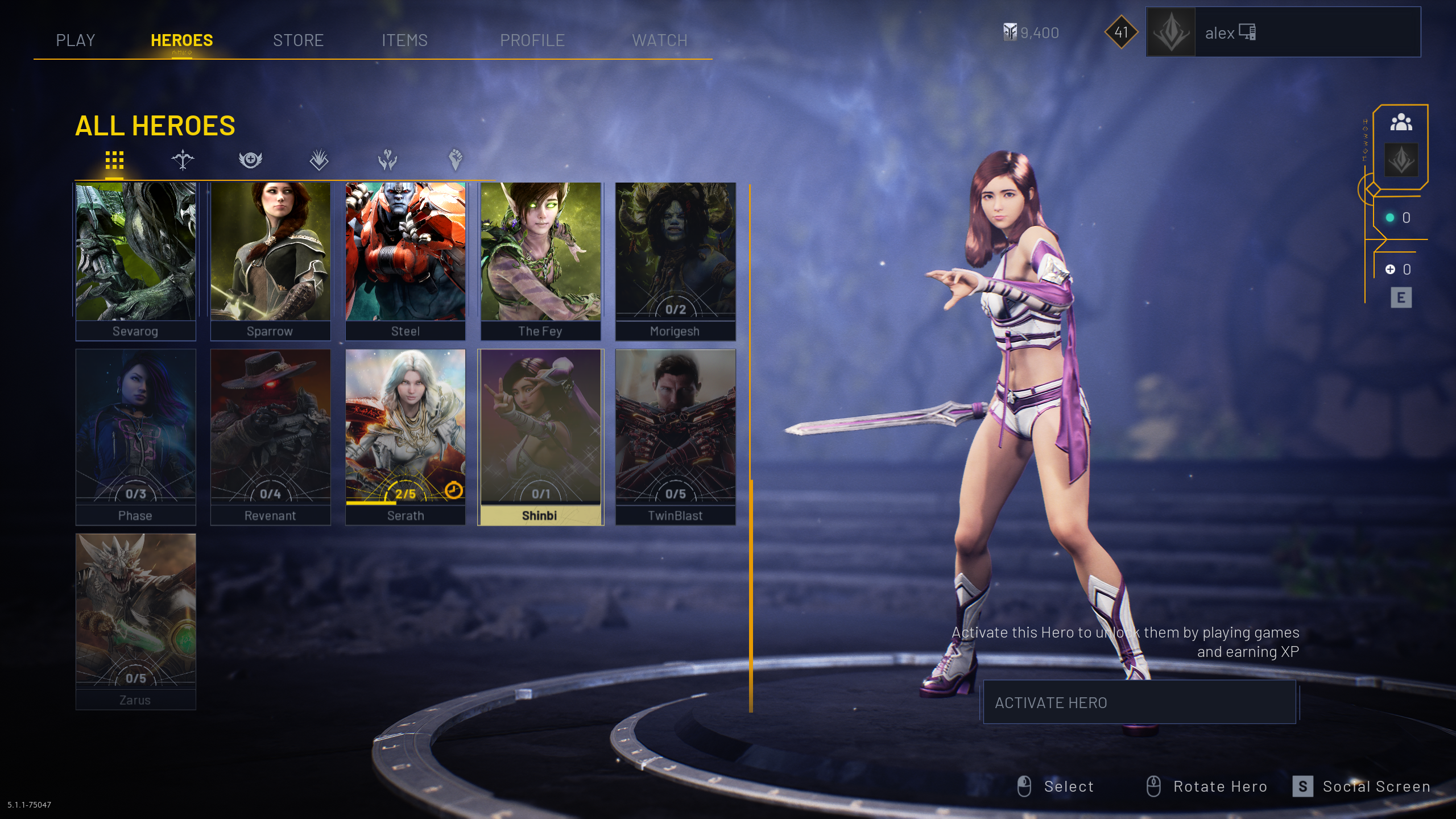Open the PROFILE tab
The width and height of the screenshot is (1456, 819).
[532, 40]
